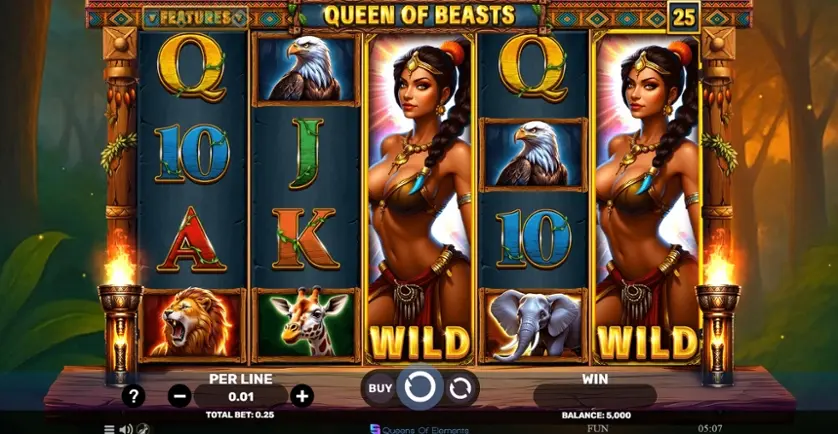Decrease the per line bet
Screen dimensions: 838x434
180,396
